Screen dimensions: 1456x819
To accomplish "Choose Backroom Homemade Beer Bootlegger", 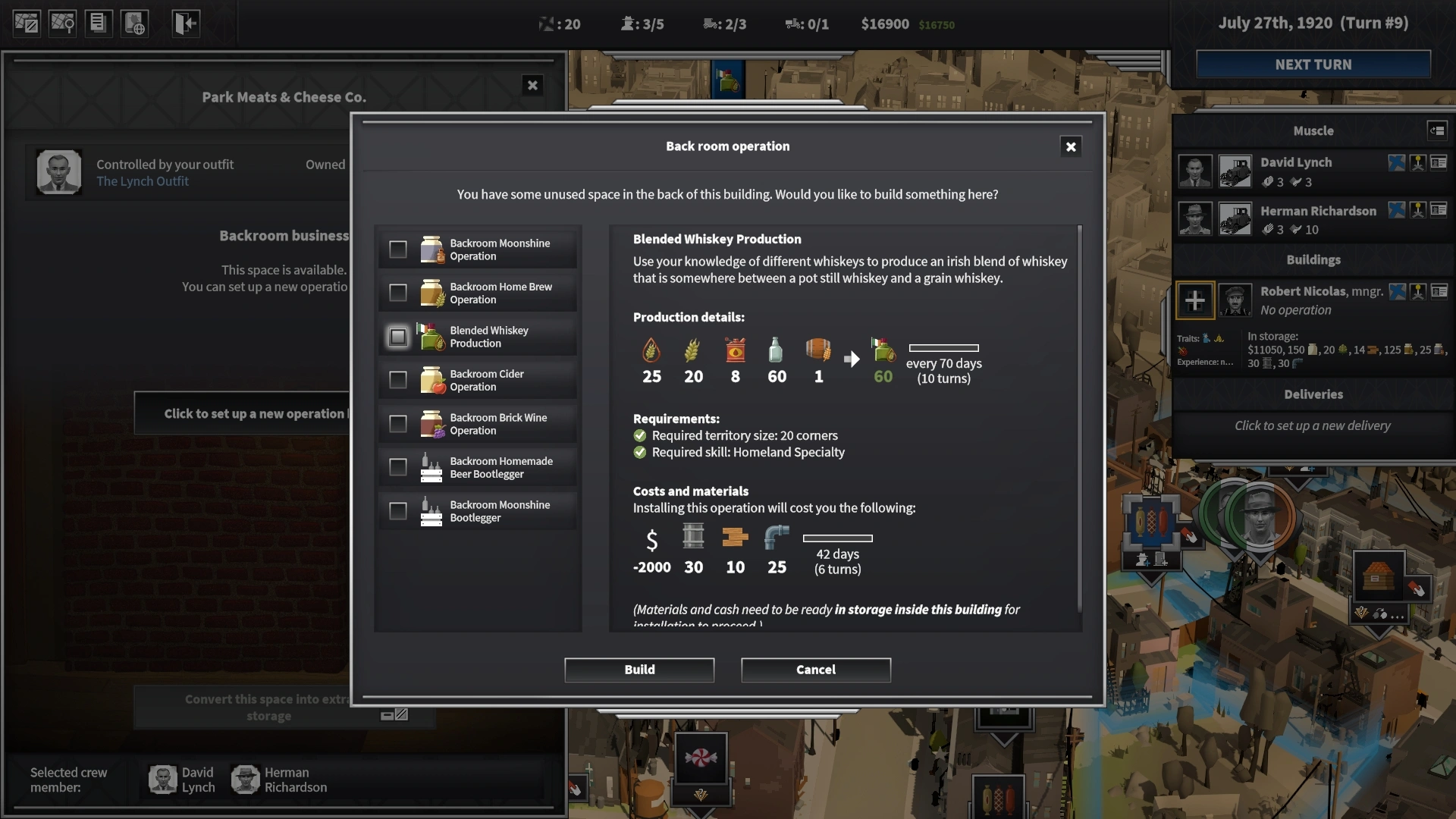I will pos(398,467).
